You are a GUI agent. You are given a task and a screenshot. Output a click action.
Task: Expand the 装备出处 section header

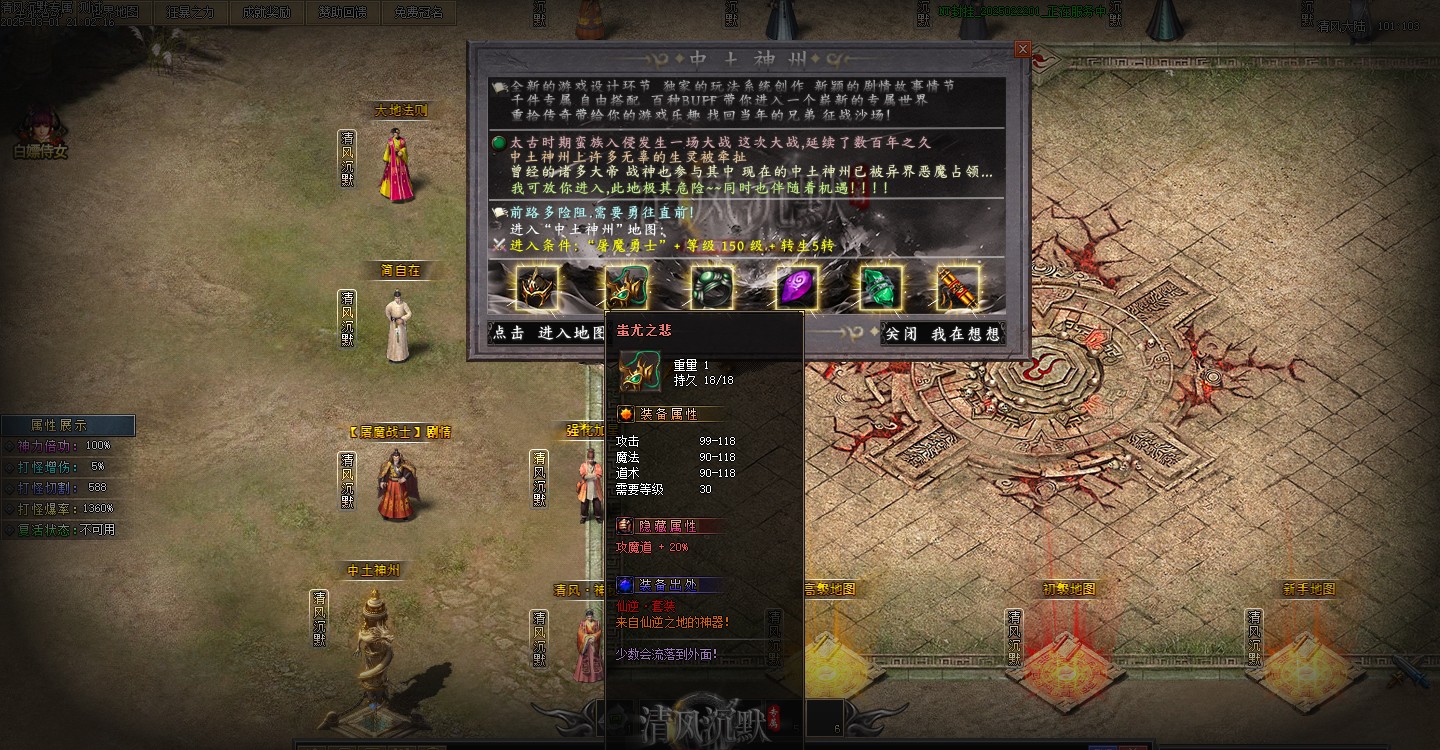[668, 584]
